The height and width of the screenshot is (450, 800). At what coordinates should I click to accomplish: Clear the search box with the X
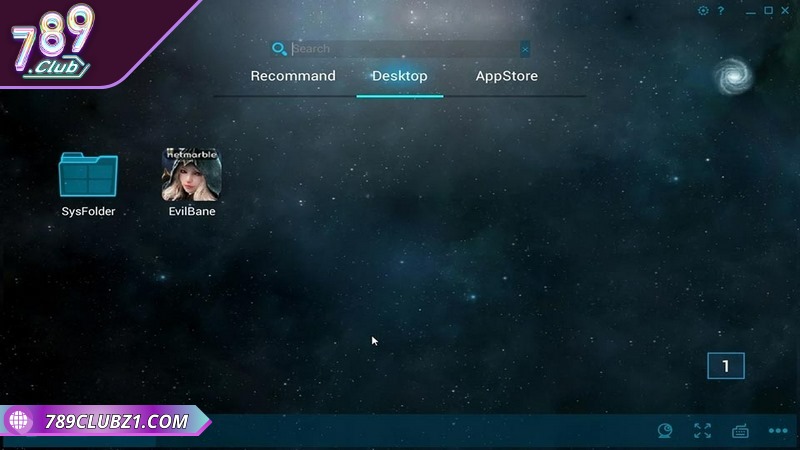tap(525, 49)
